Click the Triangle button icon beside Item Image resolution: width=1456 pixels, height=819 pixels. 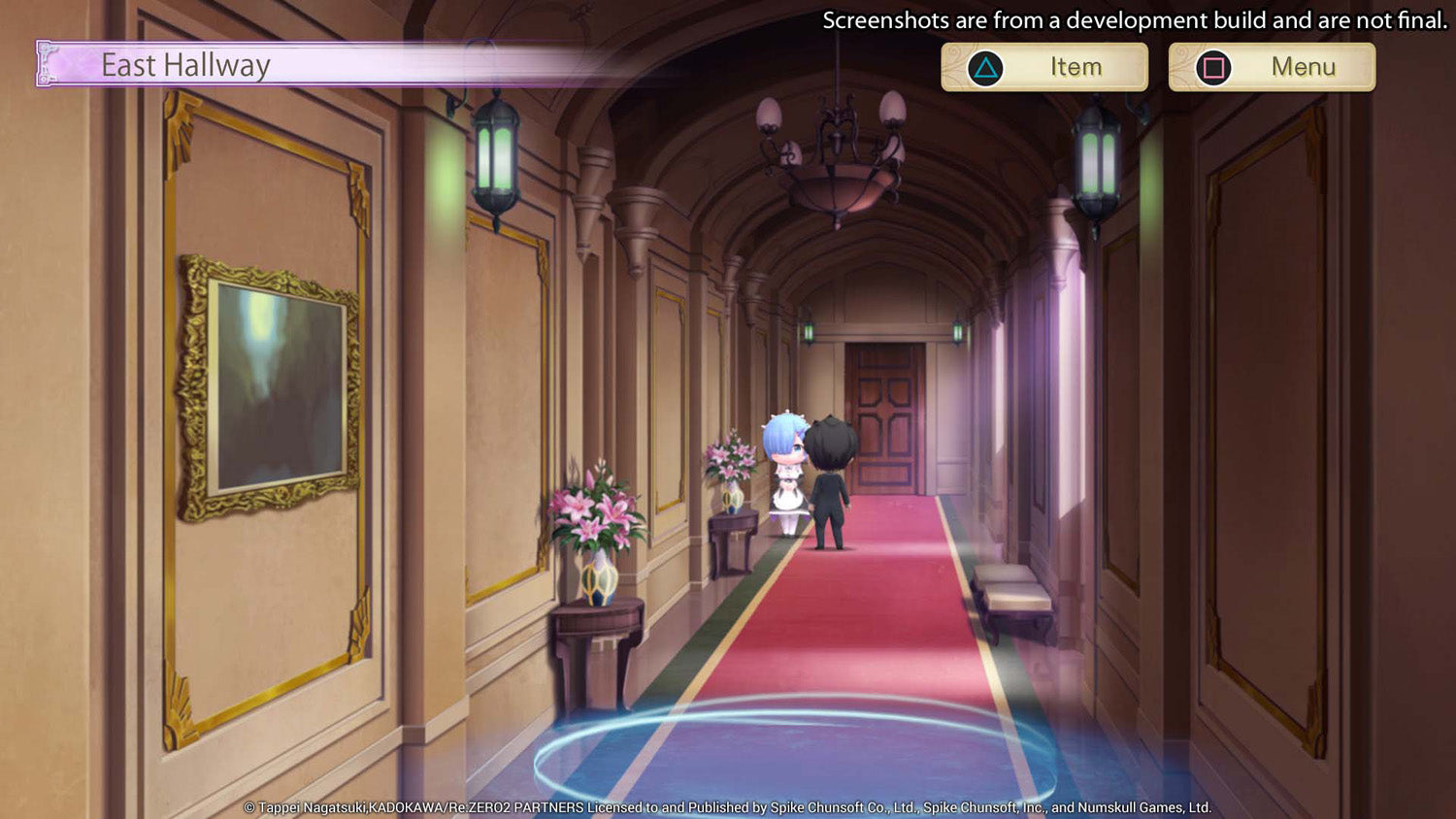tap(983, 66)
